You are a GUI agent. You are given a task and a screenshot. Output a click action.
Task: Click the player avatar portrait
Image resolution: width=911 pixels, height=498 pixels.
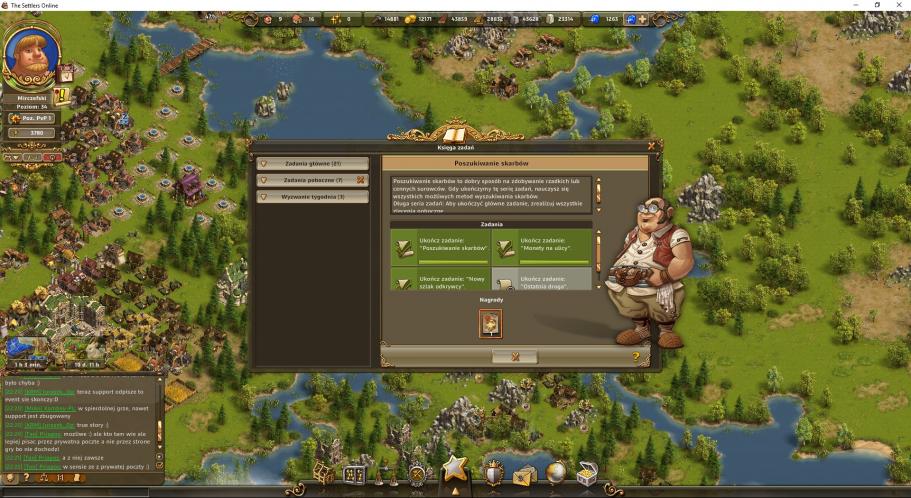pos(31,53)
